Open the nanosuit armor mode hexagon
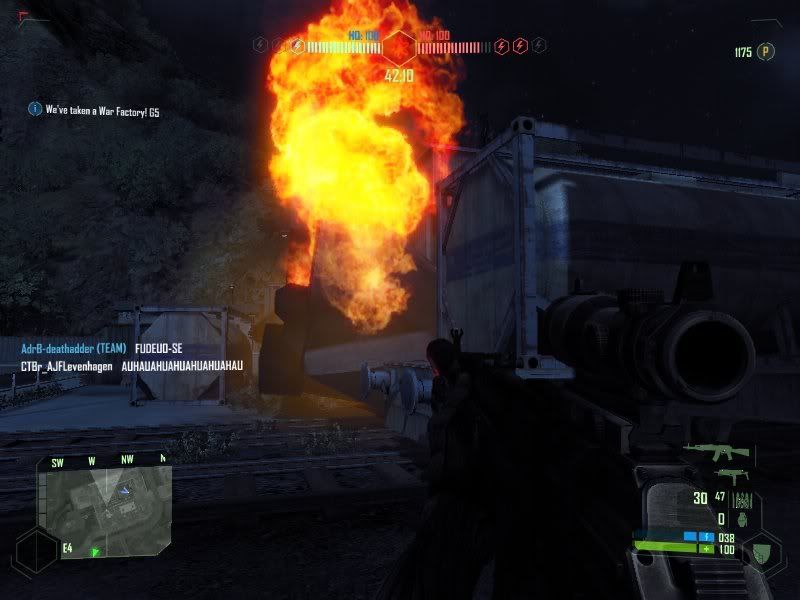The height and width of the screenshot is (600, 800). tap(763, 549)
